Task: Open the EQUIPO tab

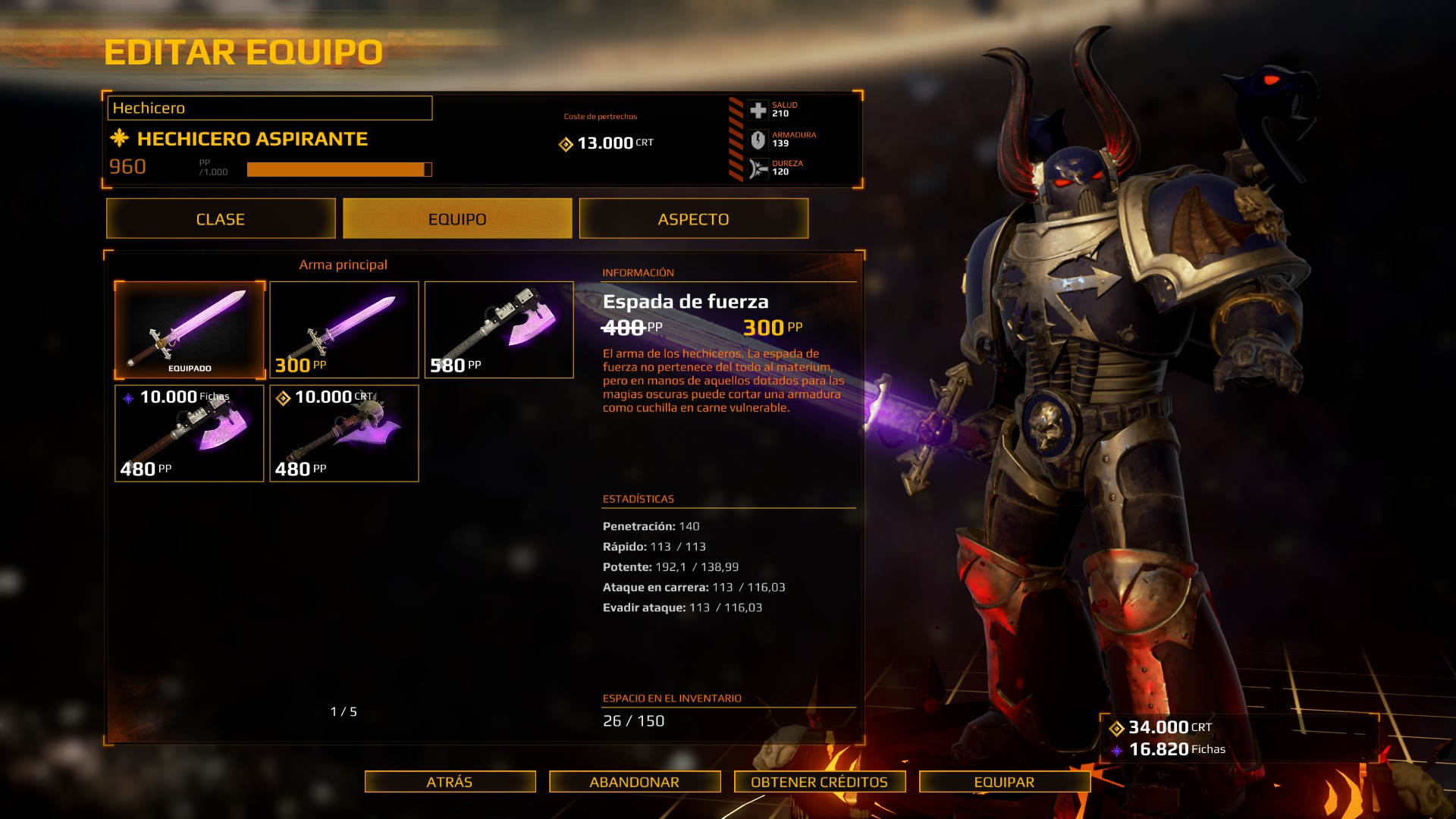Action: [x=457, y=219]
